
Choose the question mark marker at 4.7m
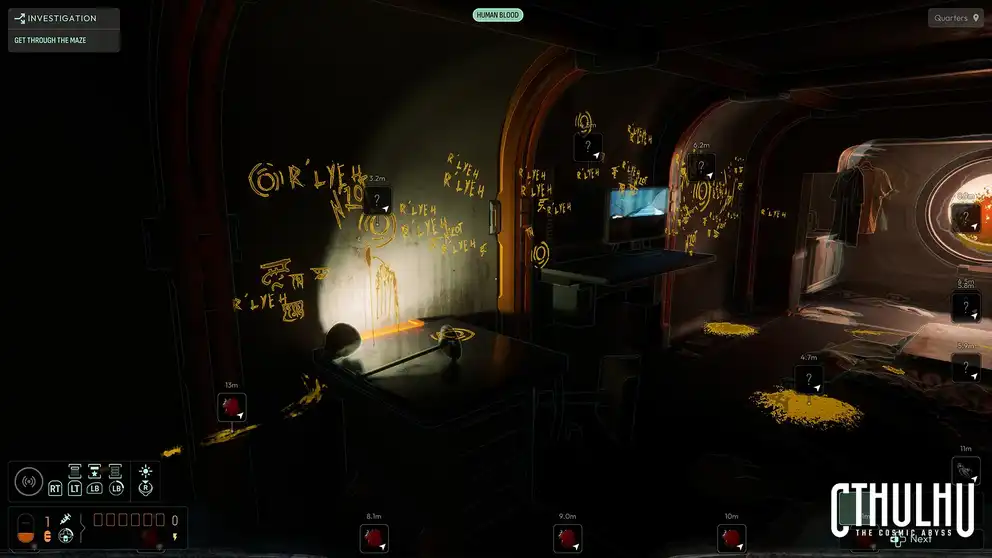click(809, 380)
